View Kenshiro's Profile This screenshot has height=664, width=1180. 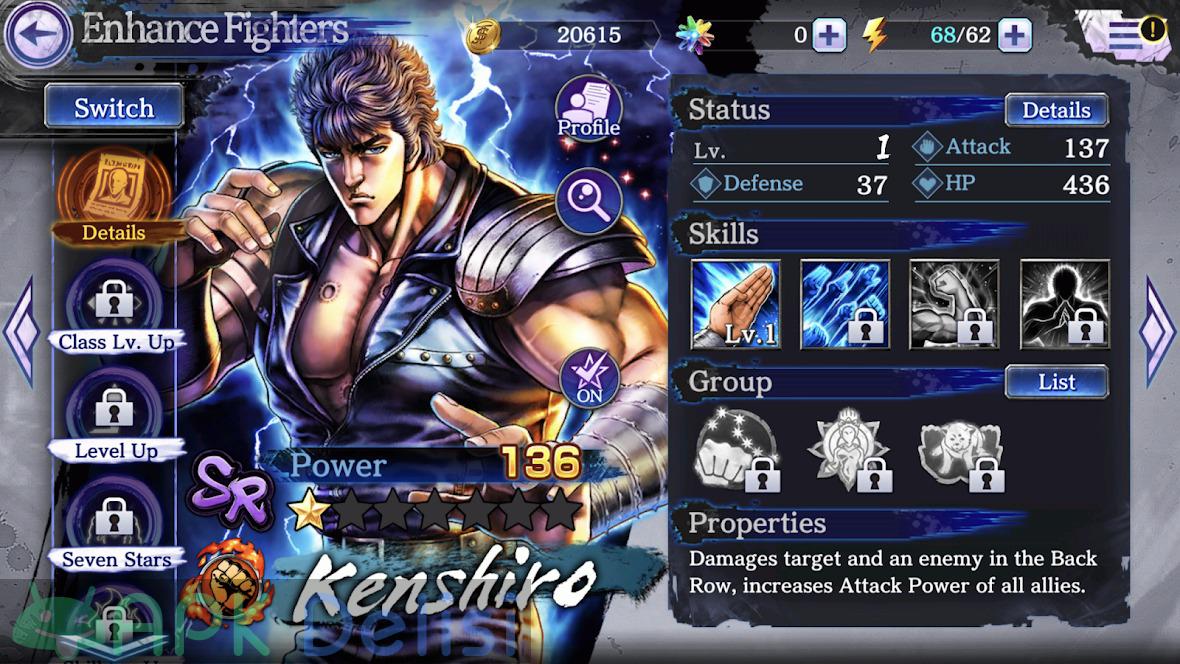point(588,108)
